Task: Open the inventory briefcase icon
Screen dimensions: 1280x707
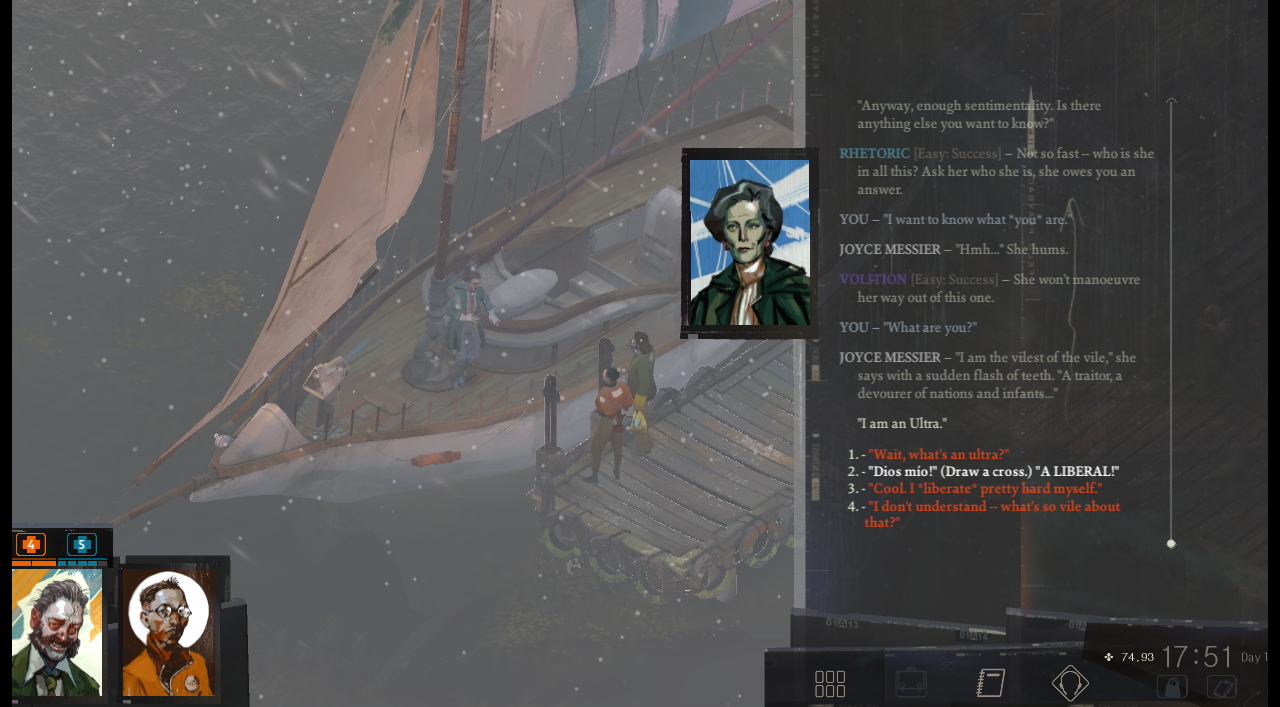Action: (x=911, y=683)
